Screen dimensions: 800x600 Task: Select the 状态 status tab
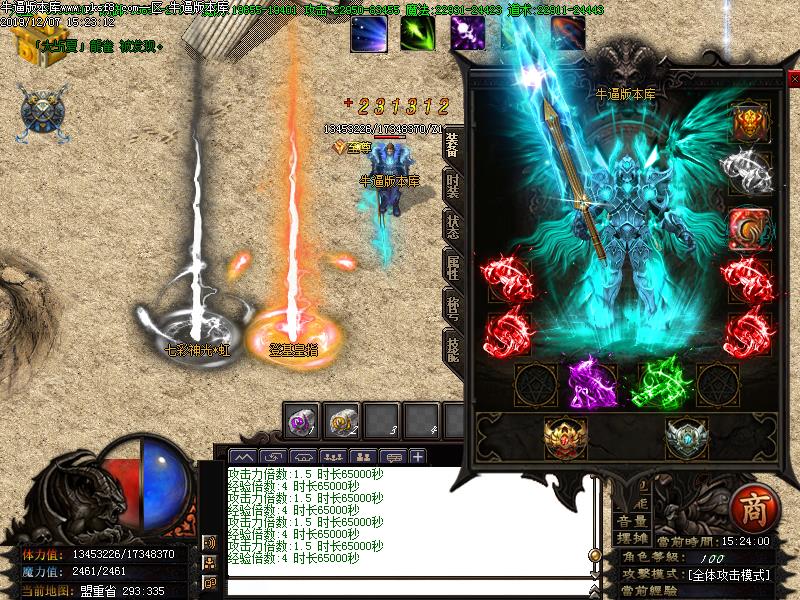[x=452, y=226]
